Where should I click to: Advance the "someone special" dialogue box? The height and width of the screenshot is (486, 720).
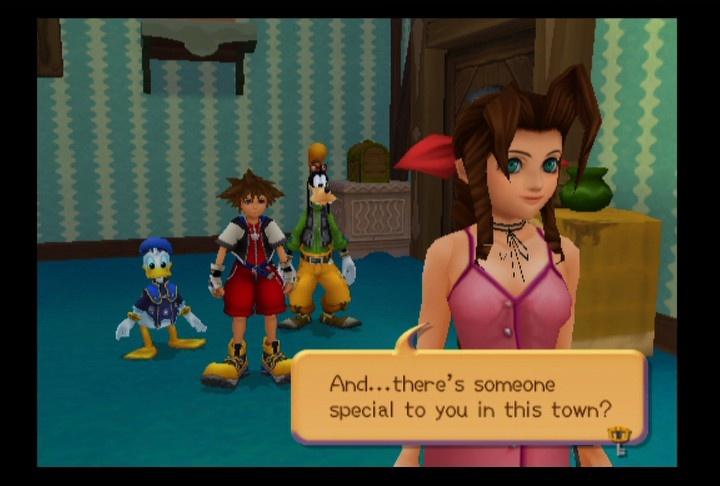coord(468,396)
